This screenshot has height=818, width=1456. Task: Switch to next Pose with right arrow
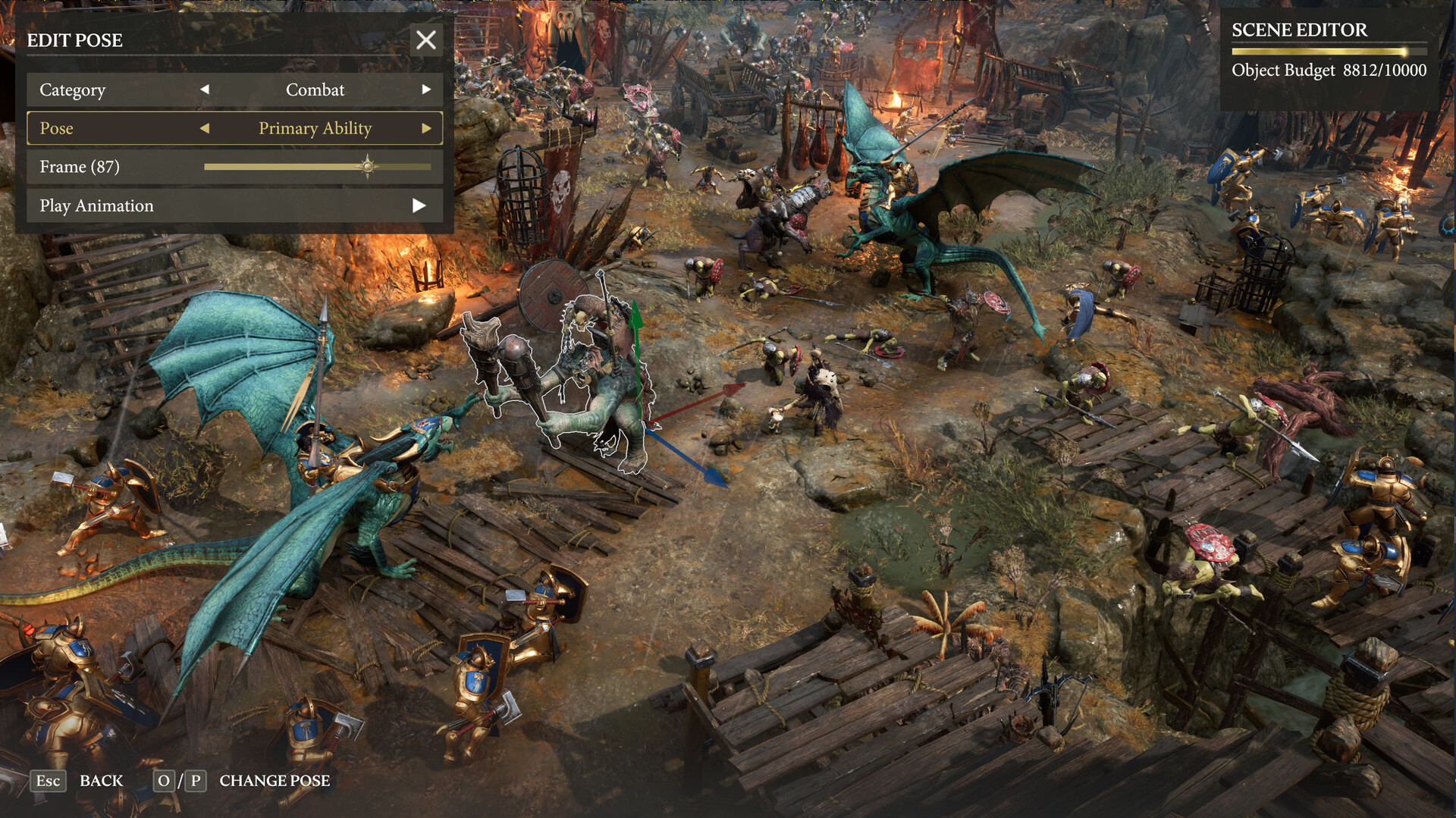click(427, 128)
